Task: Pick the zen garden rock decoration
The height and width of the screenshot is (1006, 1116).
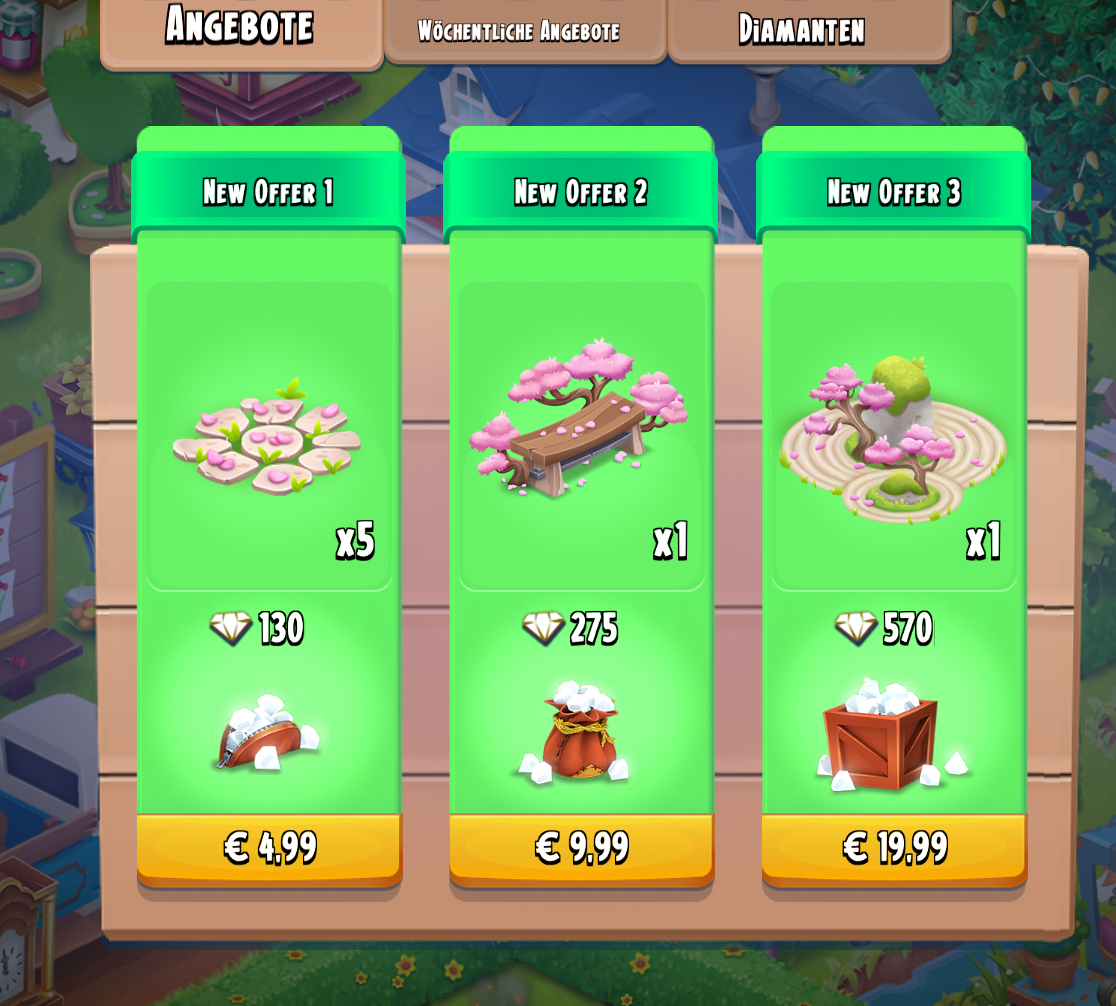Action: (891, 437)
